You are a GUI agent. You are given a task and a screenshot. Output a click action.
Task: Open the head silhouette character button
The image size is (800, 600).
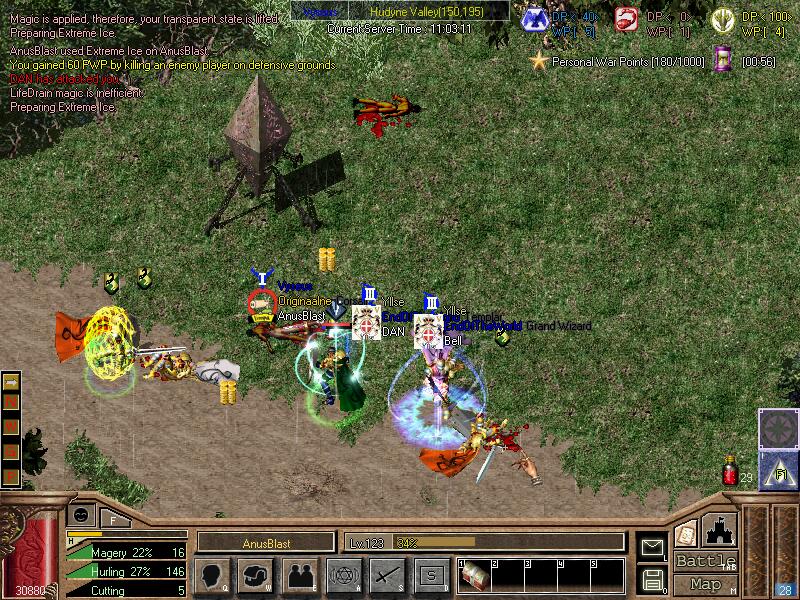click(213, 575)
